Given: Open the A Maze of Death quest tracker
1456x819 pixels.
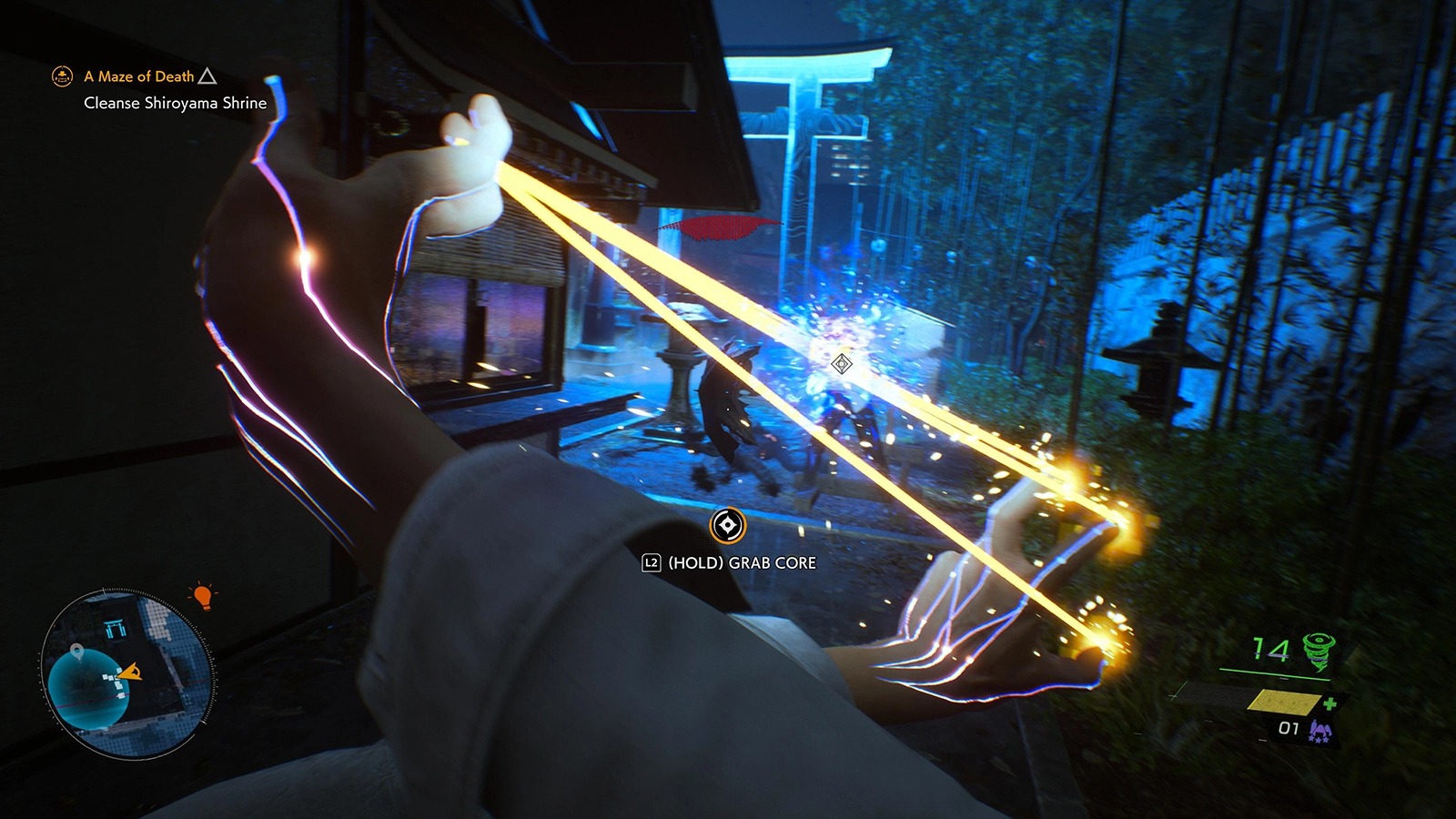Looking at the screenshot, I should tap(139, 76).
